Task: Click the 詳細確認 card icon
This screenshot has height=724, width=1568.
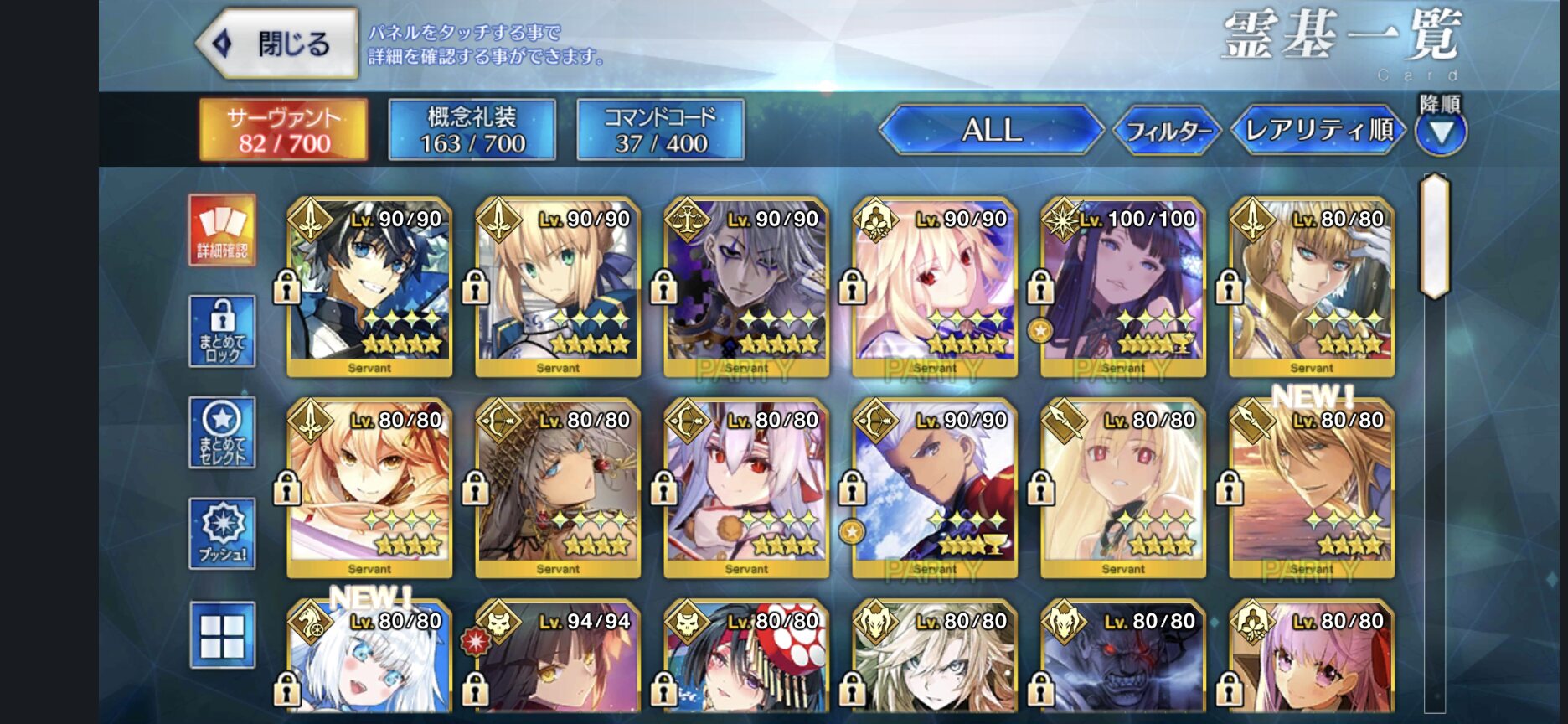Action: pyautogui.click(x=223, y=230)
